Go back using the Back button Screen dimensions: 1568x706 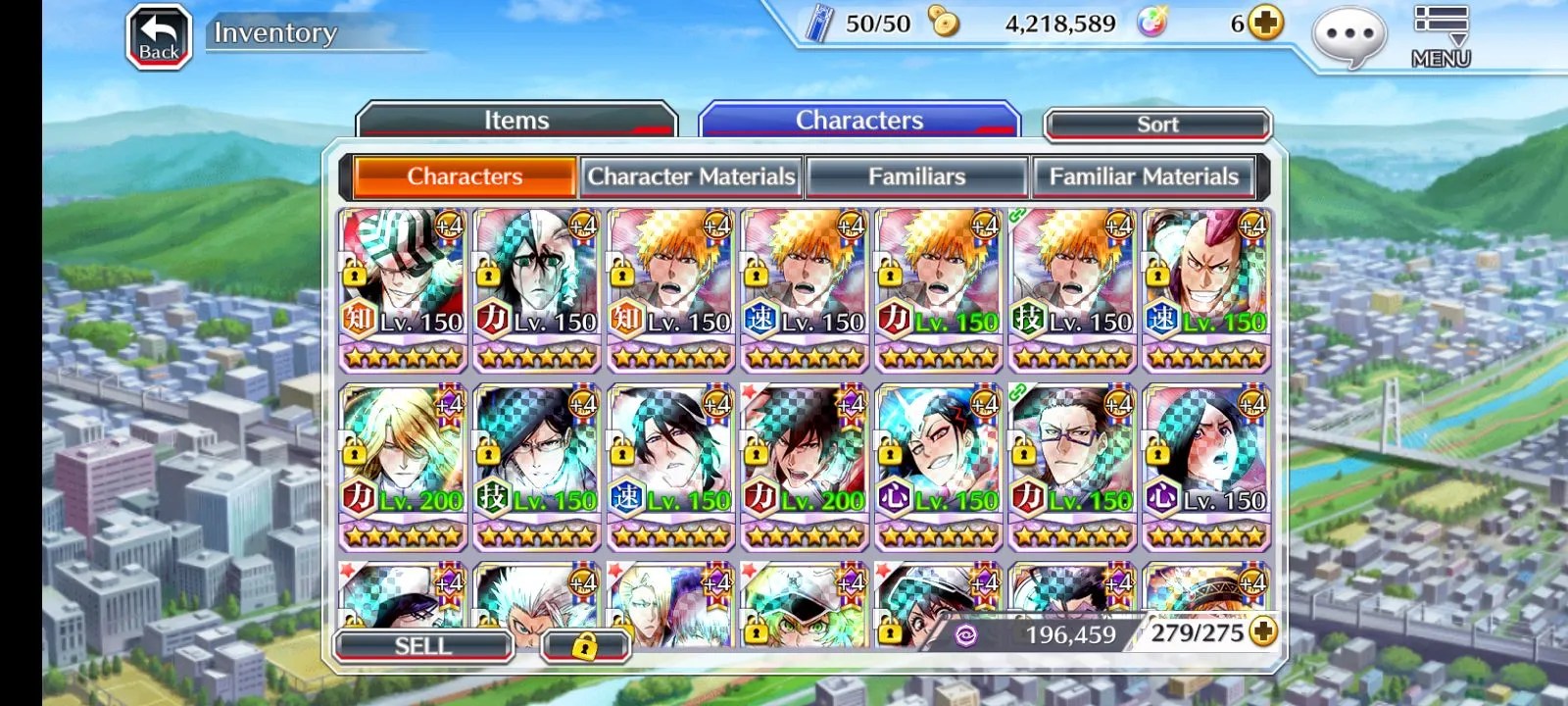159,38
